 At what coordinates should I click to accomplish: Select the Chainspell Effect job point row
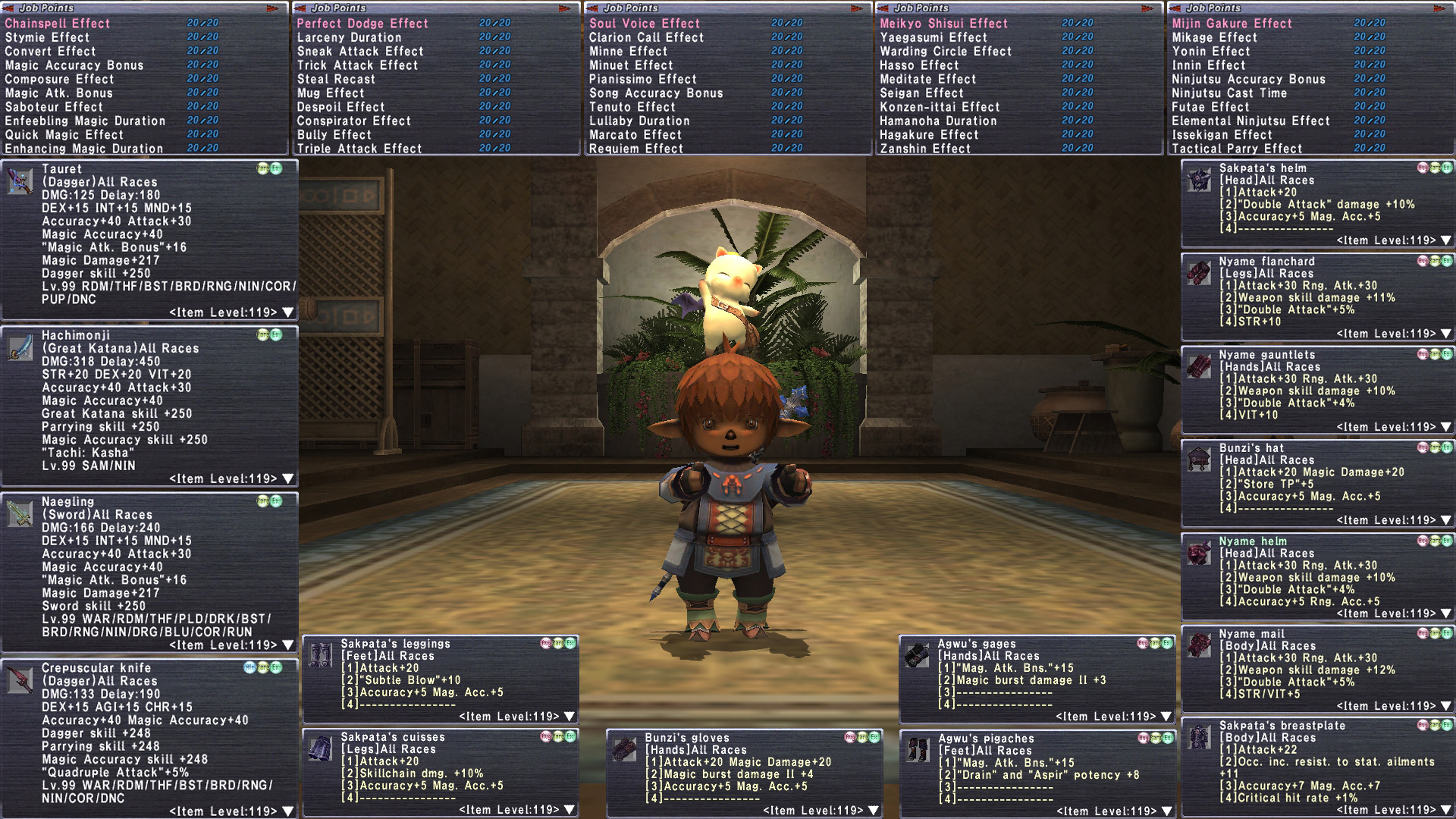pyautogui.click(x=58, y=24)
